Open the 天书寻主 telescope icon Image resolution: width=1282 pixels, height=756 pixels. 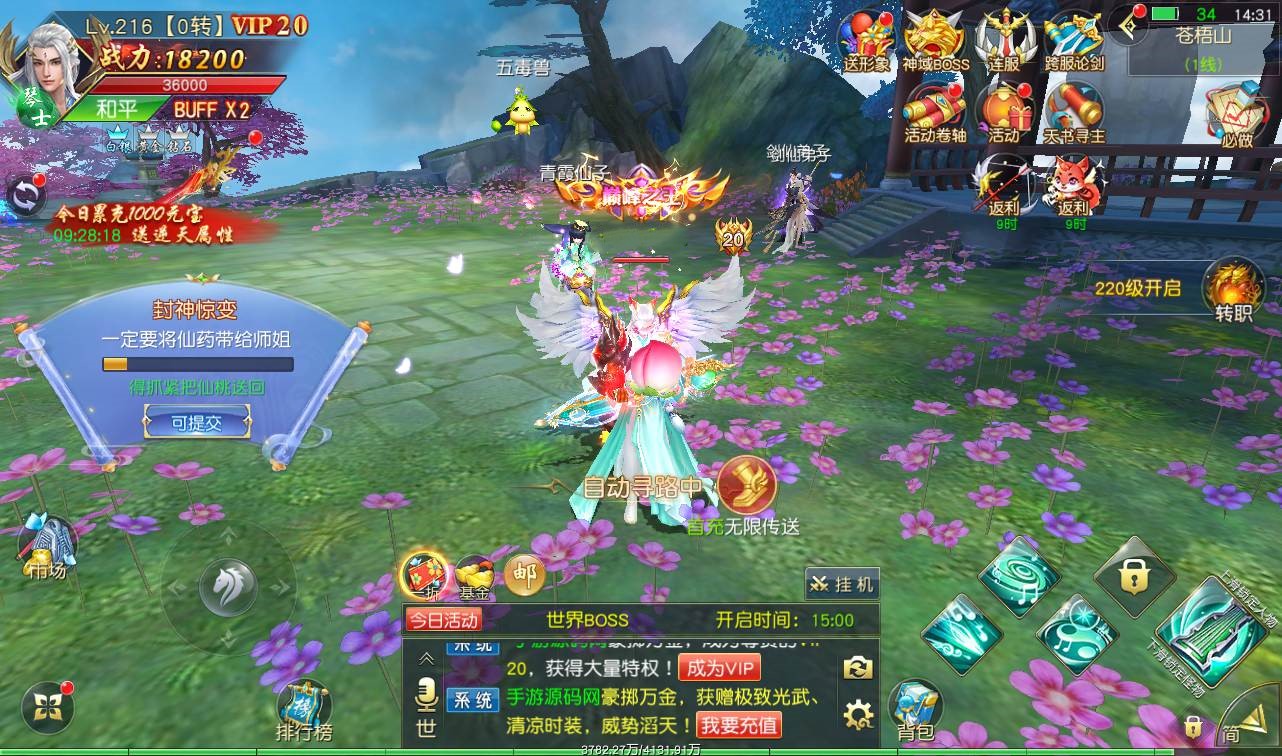click(1074, 110)
